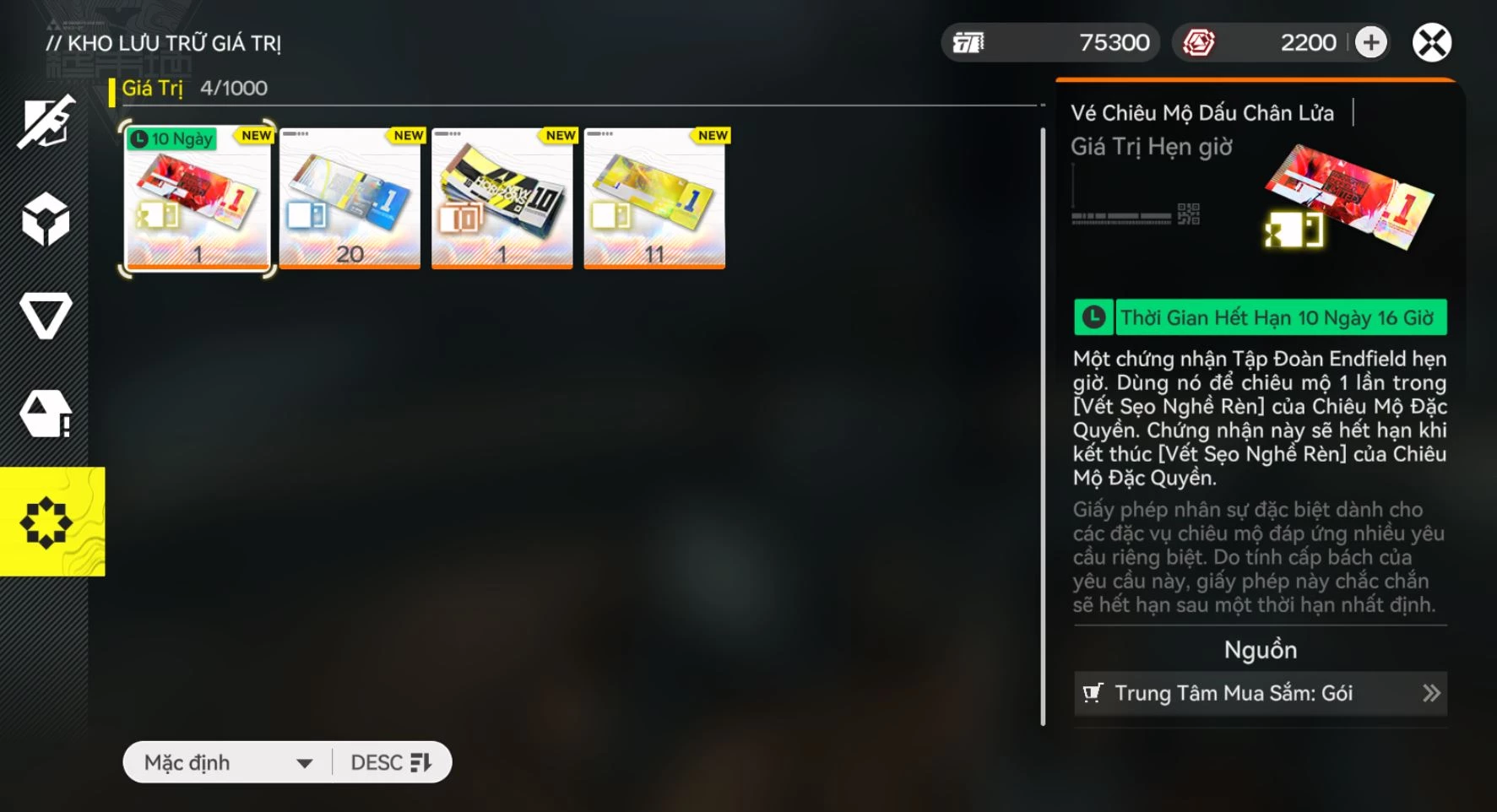Screen dimensions: 1497x812
Task: Open the Mặc định sort dropdown
Action: pos(228,763)
